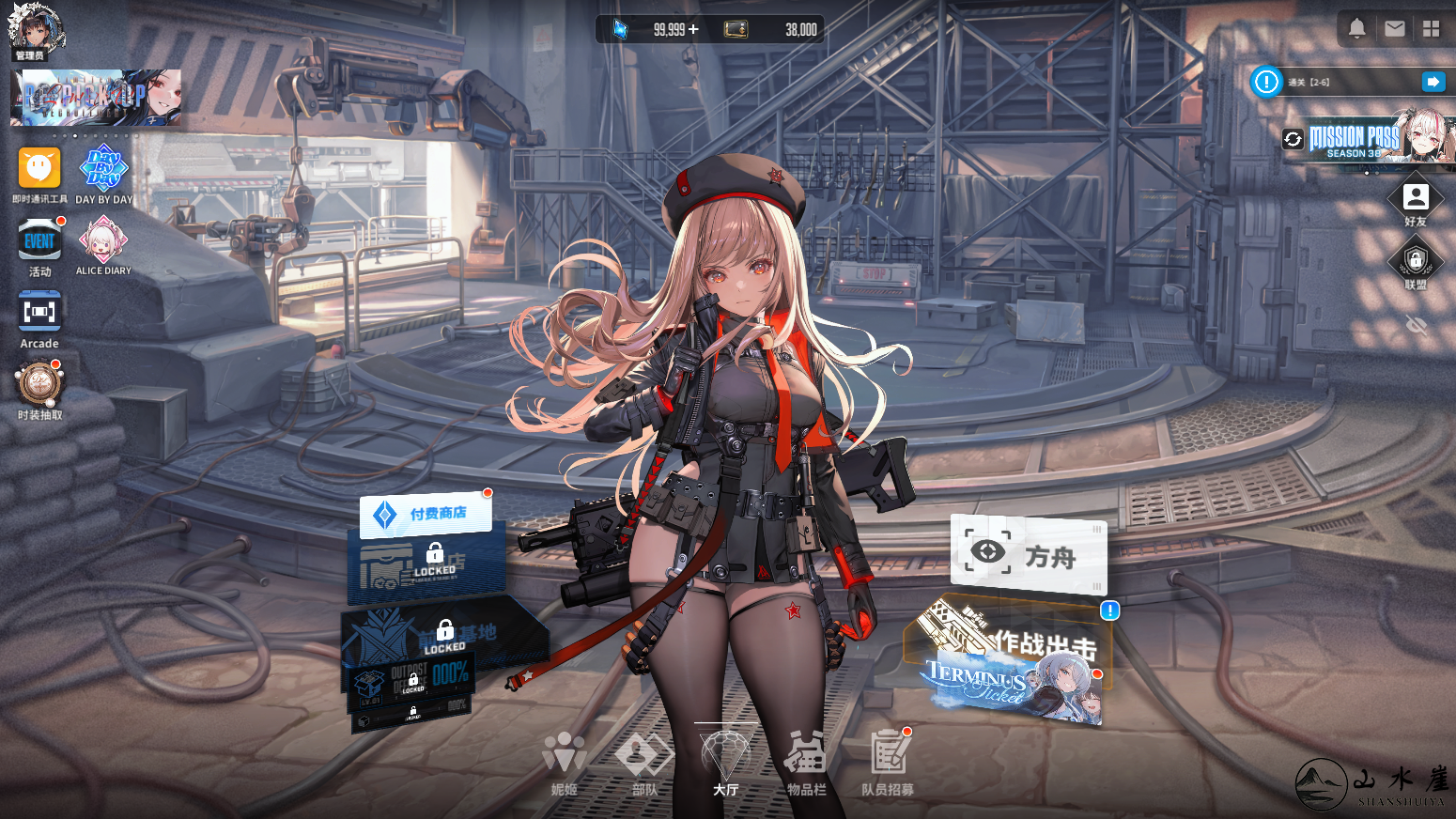
Task: Switch to the recruit (队员招募) tab
Action: coord(887,763)
